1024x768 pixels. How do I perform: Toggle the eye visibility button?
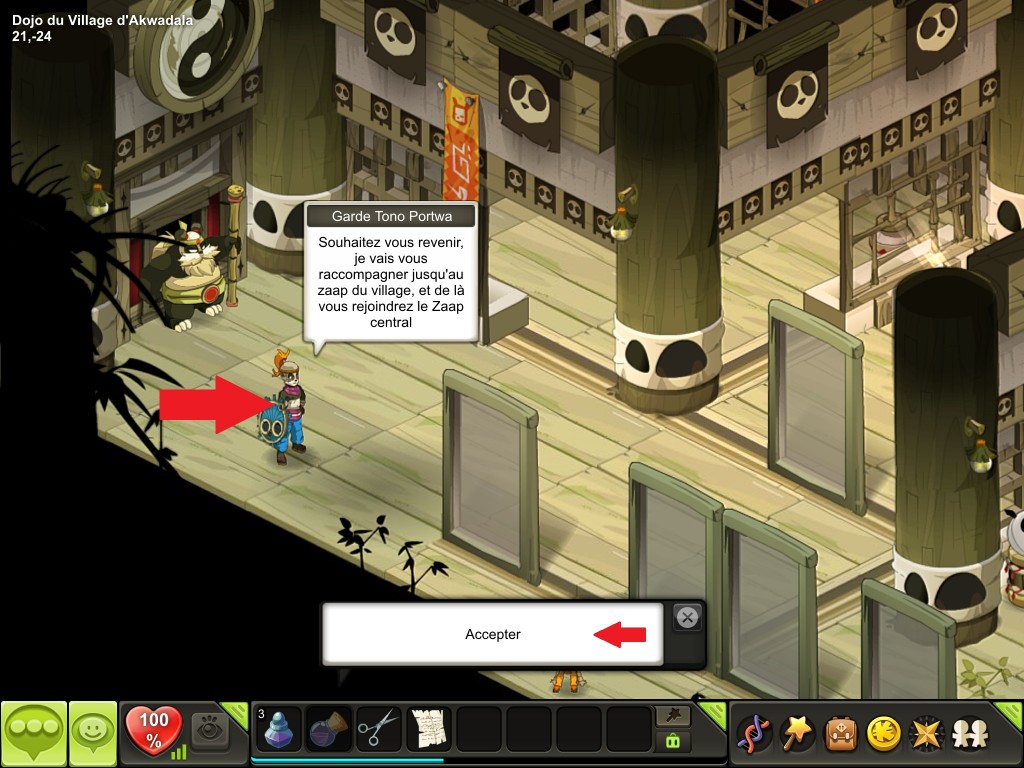click(210, 729)
